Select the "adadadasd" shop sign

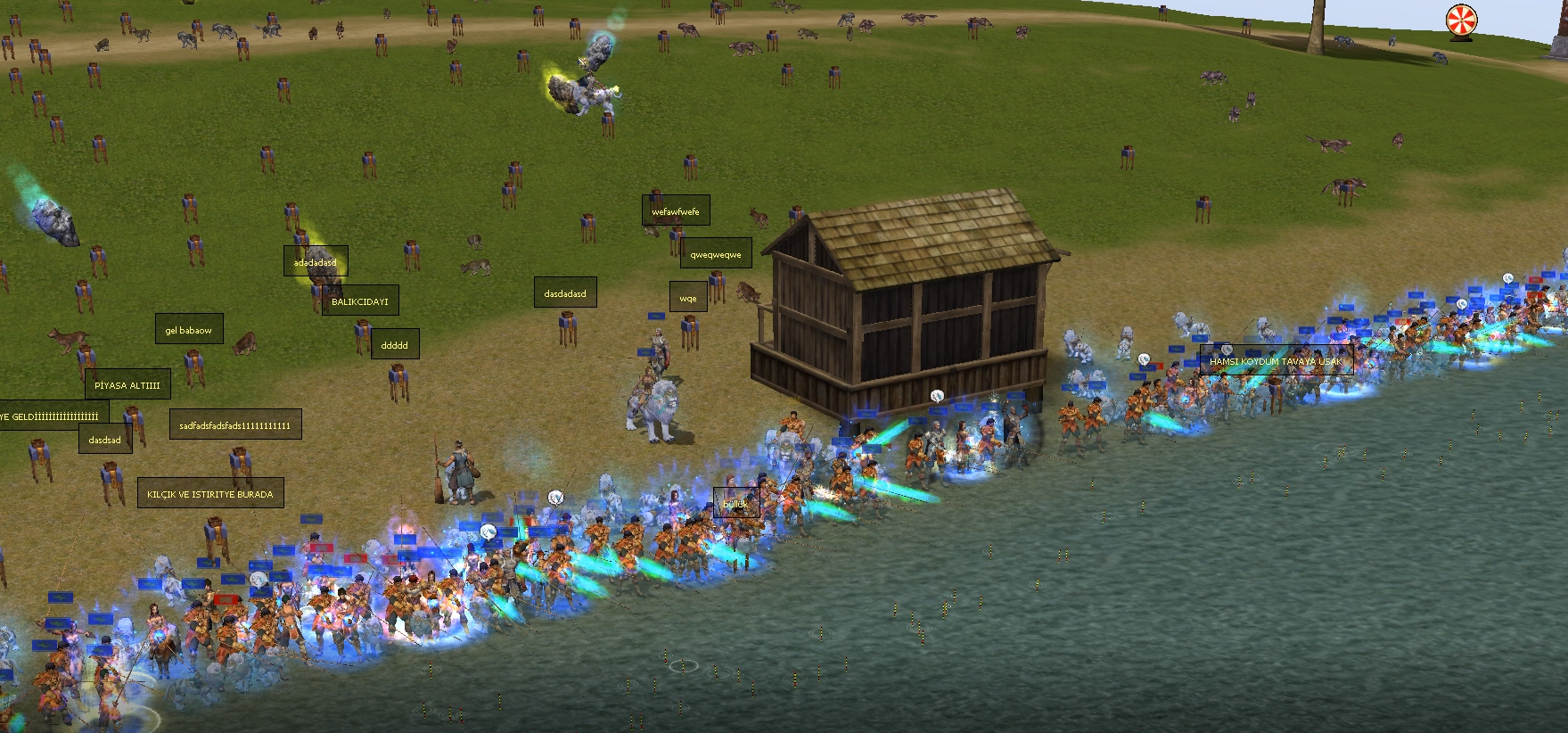click(x=316, y=262)
